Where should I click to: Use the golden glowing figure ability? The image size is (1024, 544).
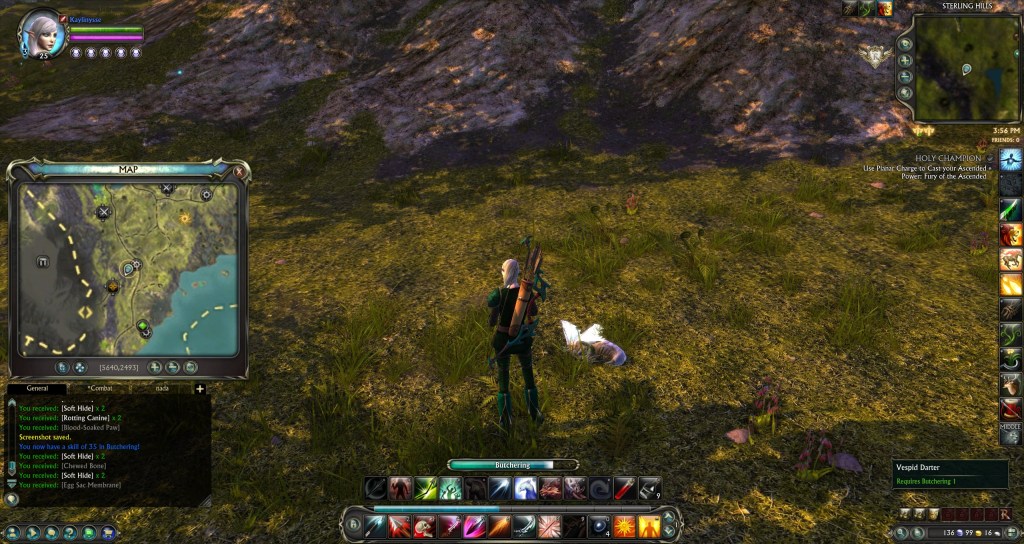pos(650,526)
